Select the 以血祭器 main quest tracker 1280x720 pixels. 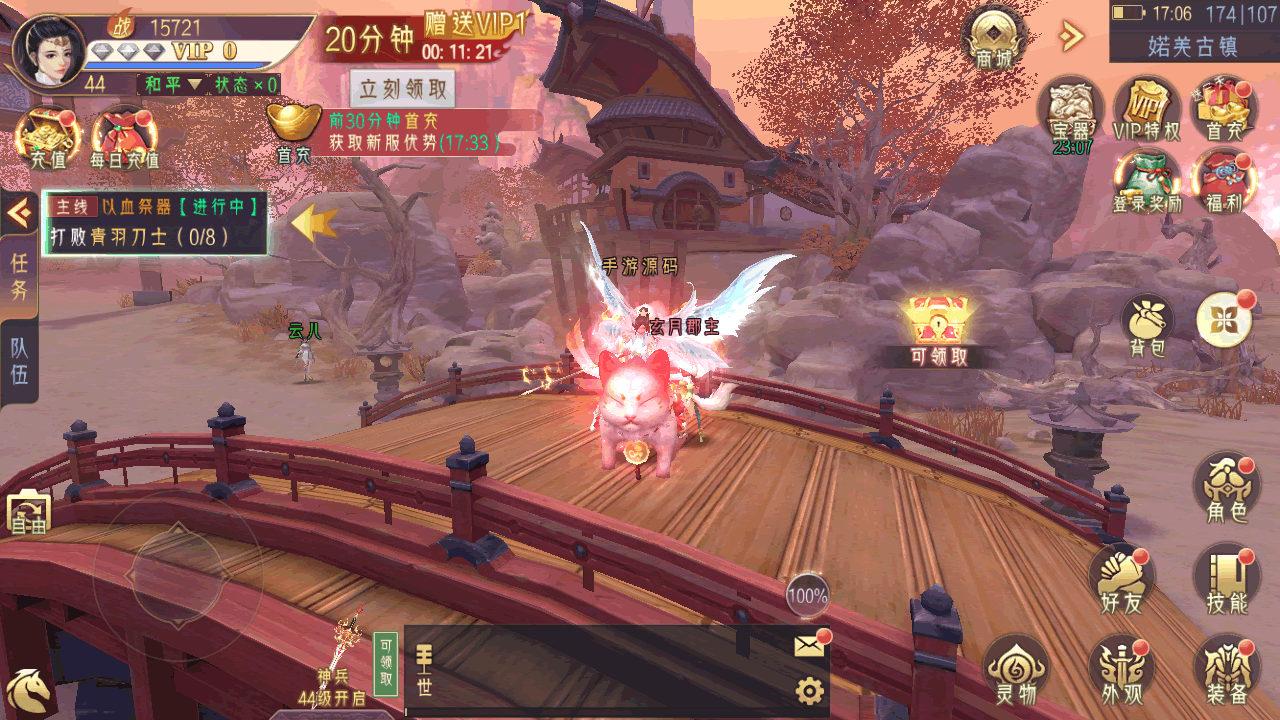(155, 223)
